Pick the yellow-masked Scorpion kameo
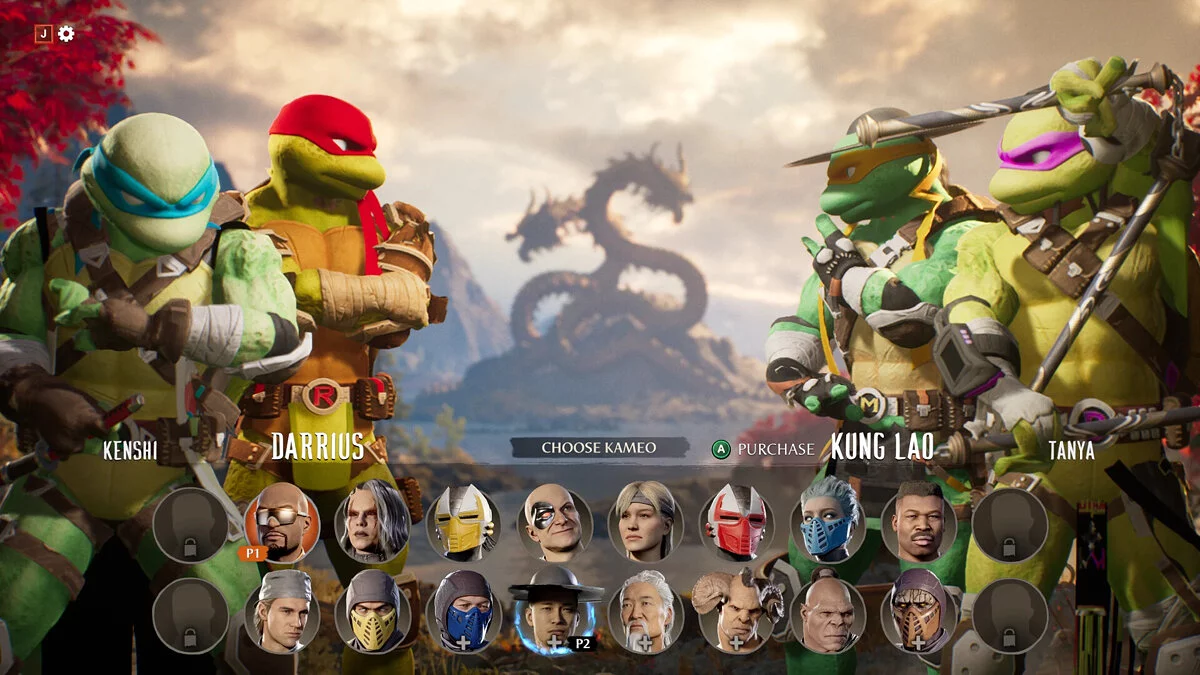This screenshot has height=675, width=1200. (x=372, y=612)
